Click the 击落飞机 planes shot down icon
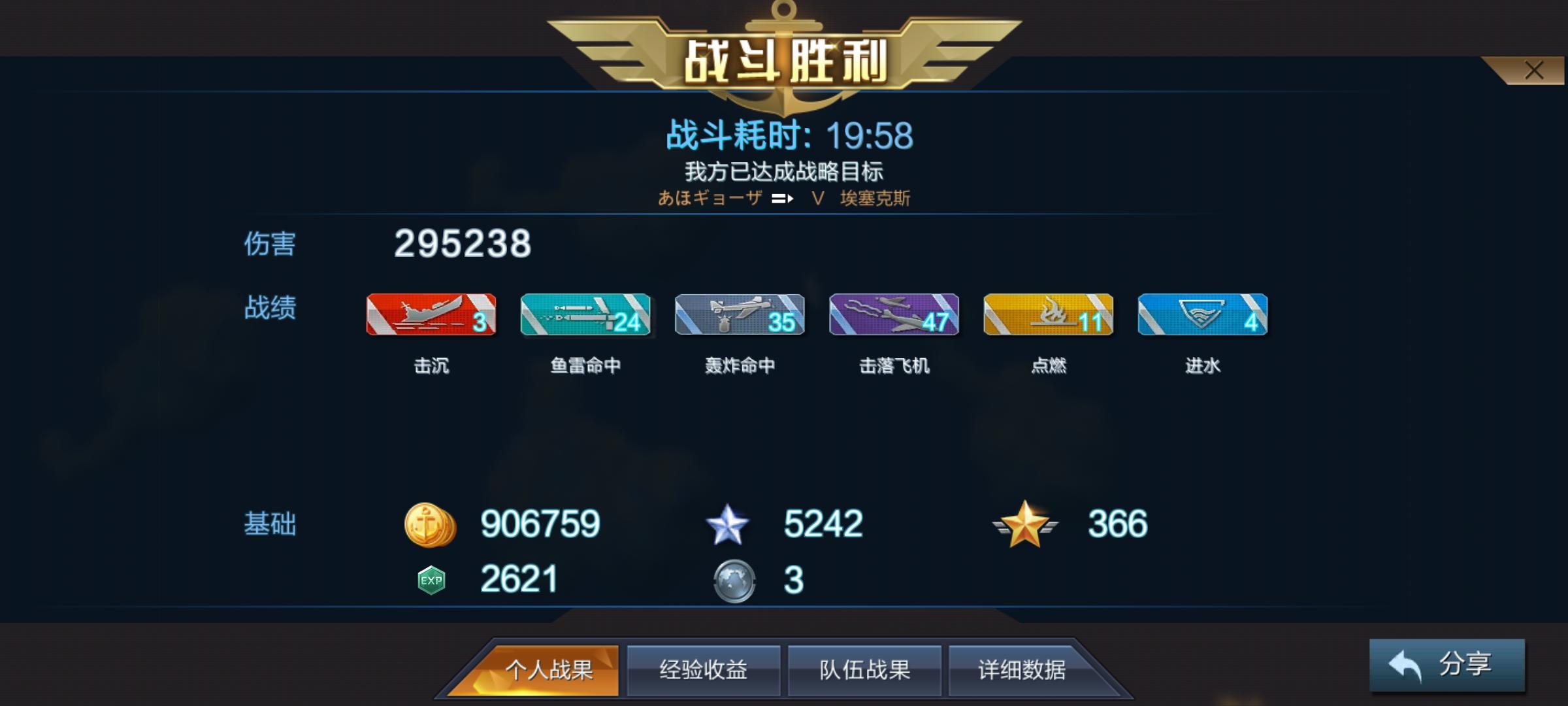The width and height of the screenshot is (1568, 706). click(x=894, y=316)
